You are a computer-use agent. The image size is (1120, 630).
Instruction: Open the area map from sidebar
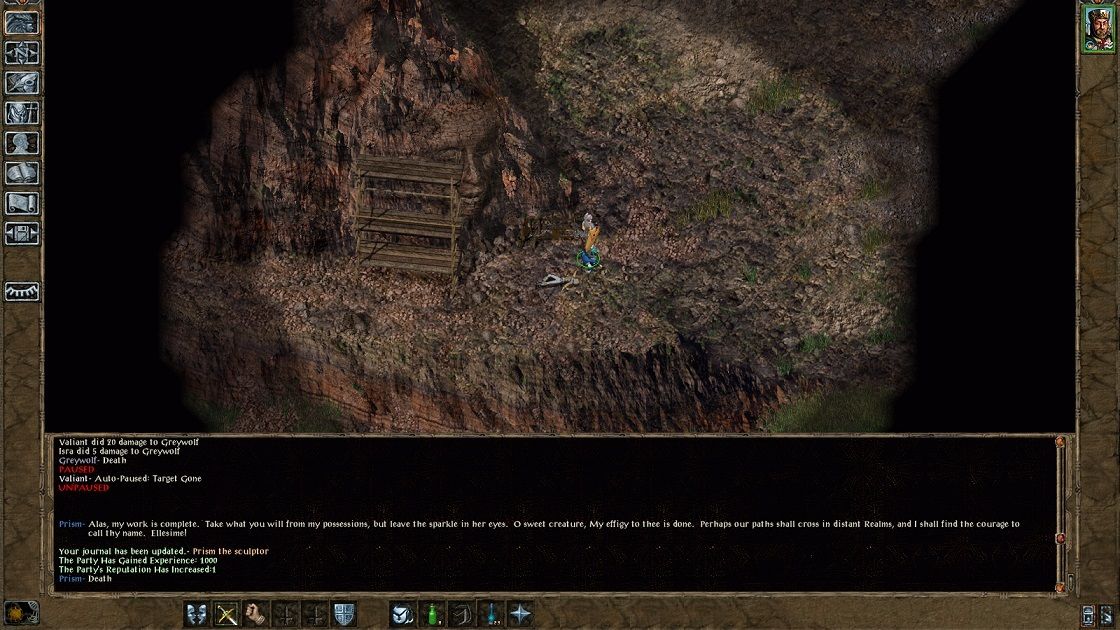pyautogui.click(x=22, y=53)
